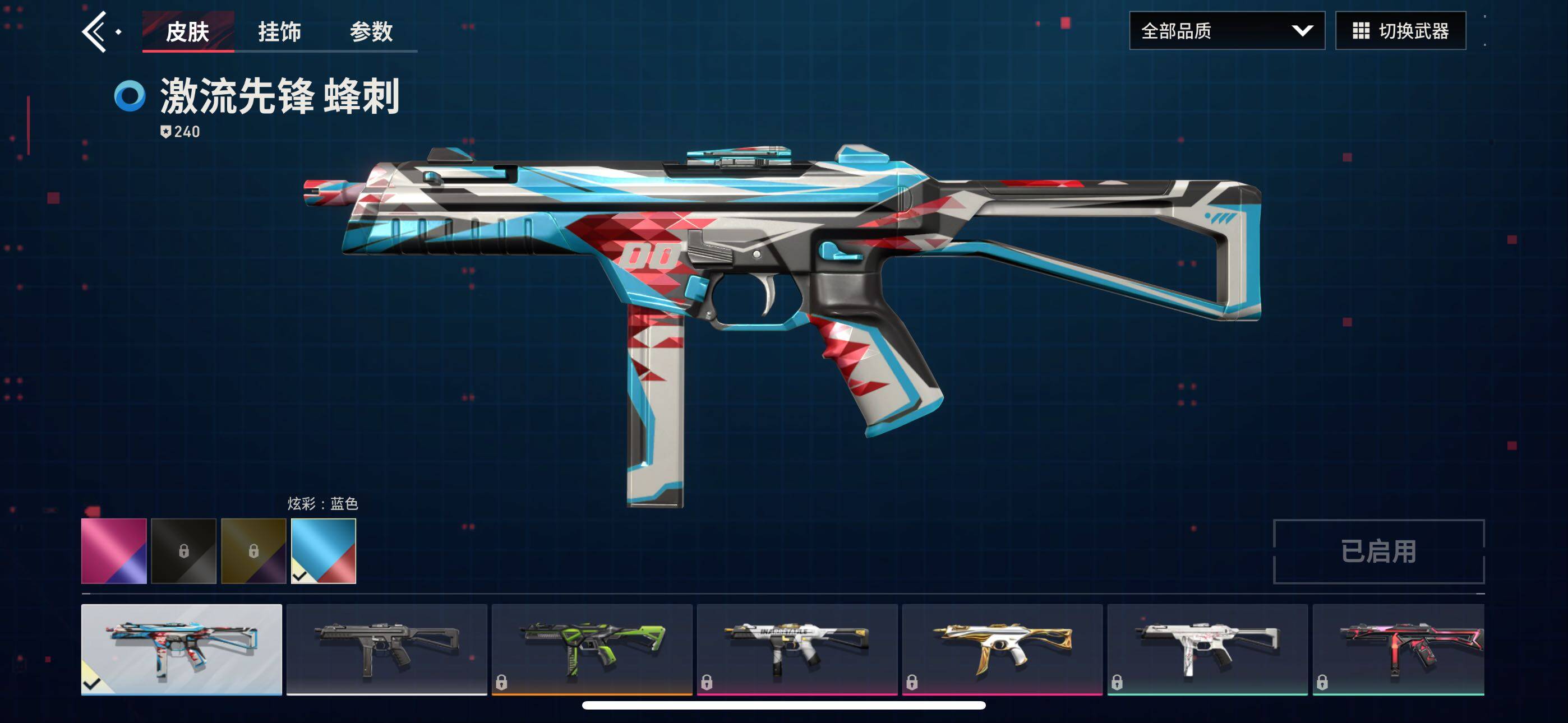The width and height of the screenshot is (1568, 723).
Task: Preview the locked black and red skin
Action: [x=1399, y=649]
